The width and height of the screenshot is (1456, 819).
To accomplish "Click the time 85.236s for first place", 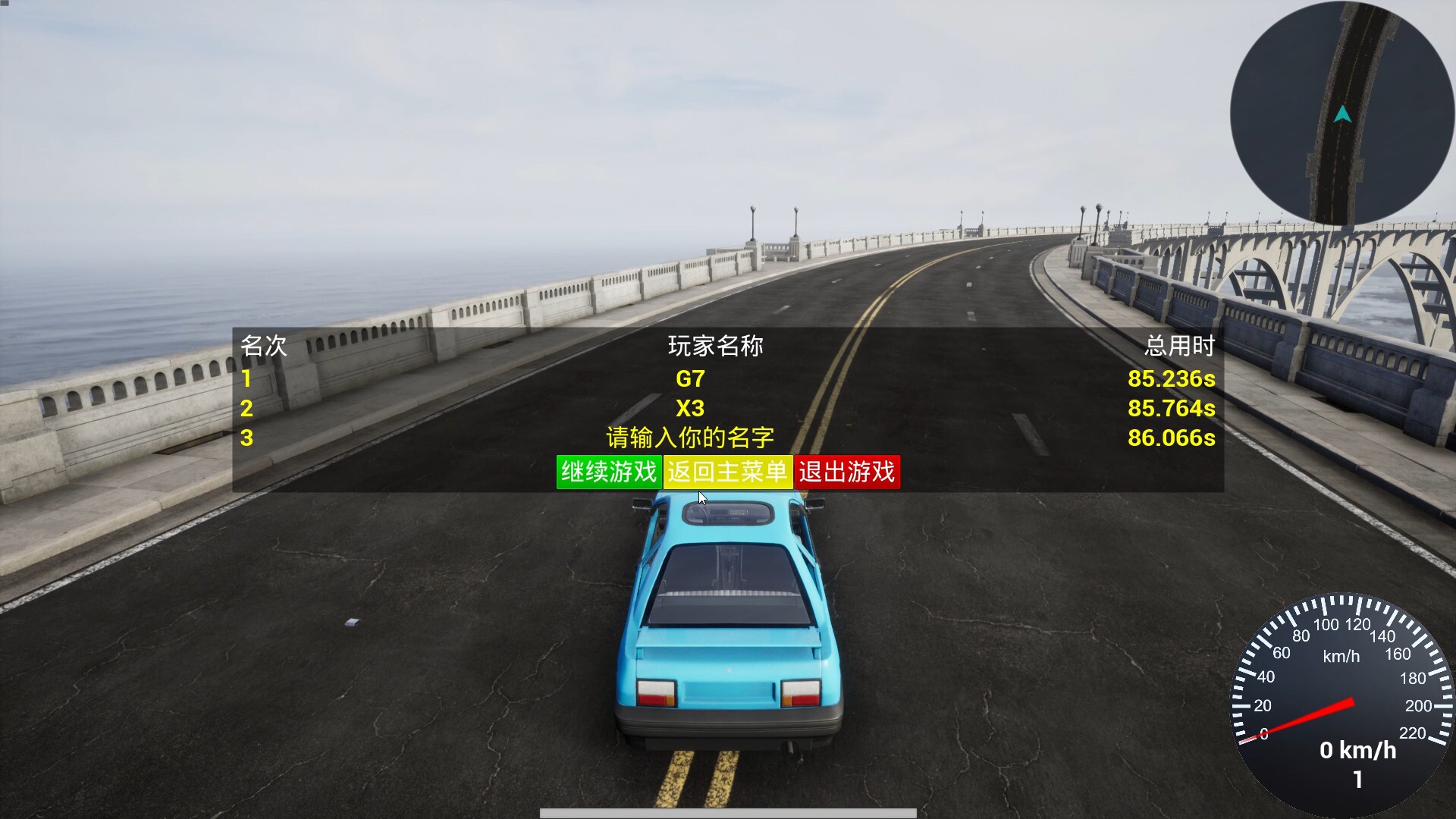I will point(1172,380).
